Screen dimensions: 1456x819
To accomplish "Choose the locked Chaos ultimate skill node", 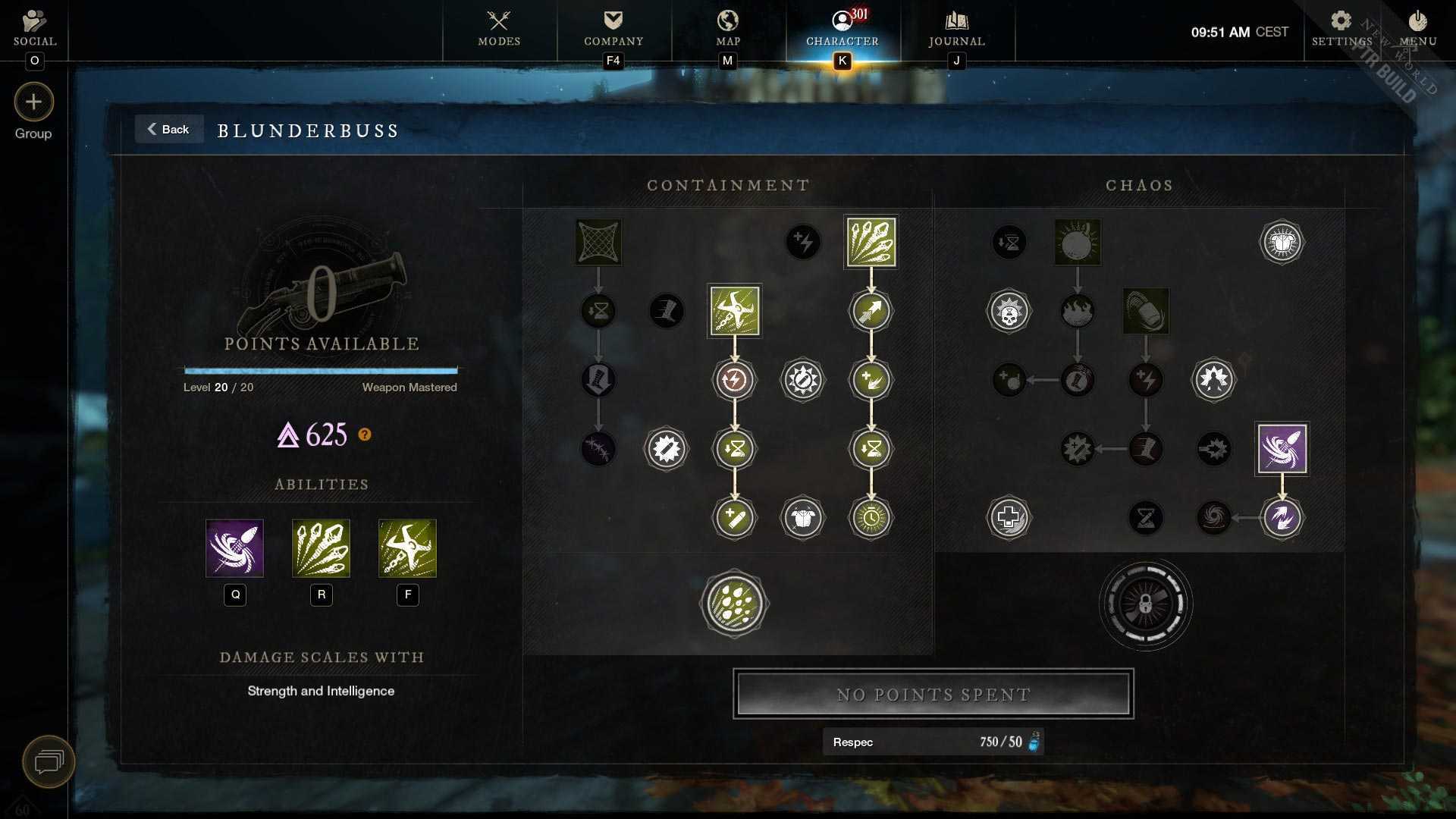I will 1145,604.
